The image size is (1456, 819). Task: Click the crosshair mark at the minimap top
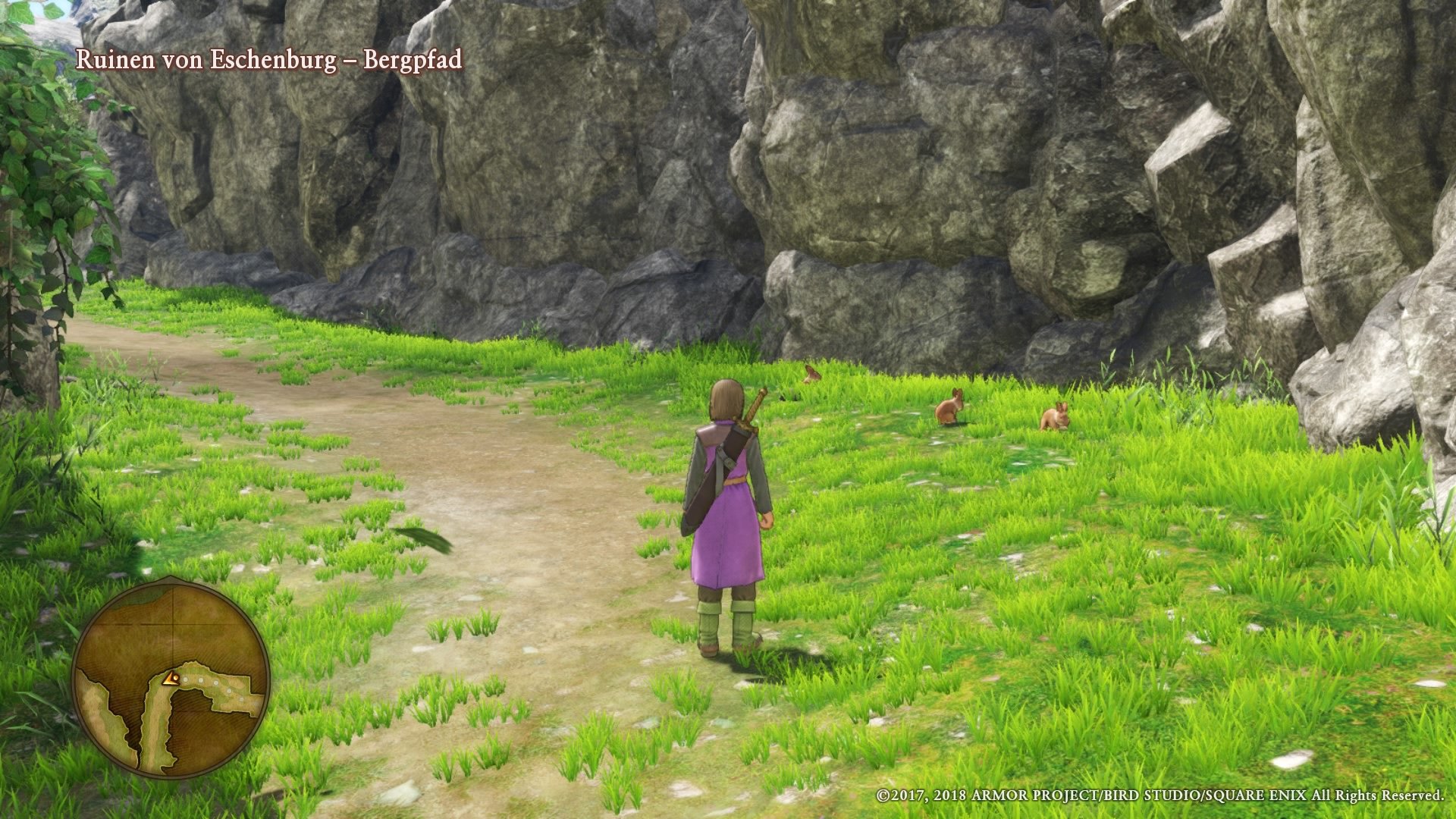coord(173,623)
